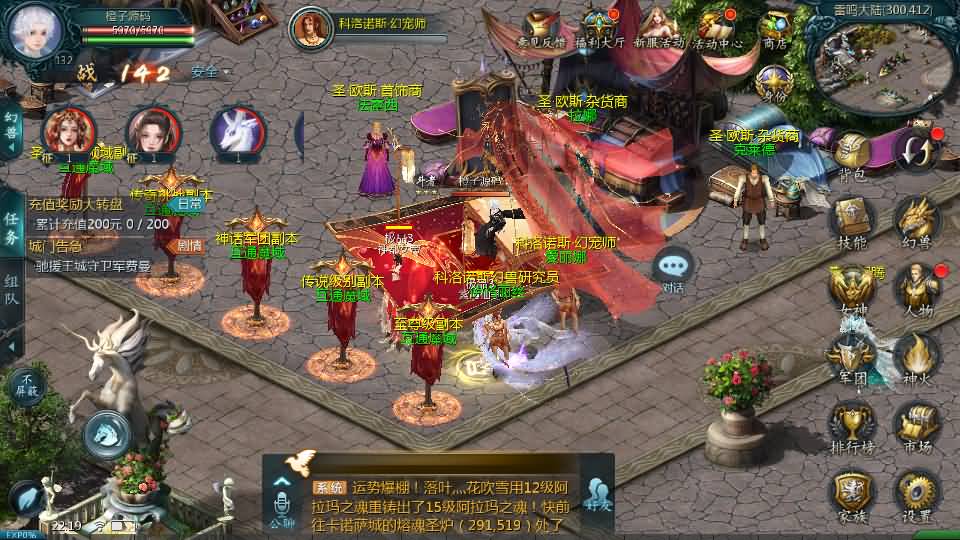
Task: Open the 意见反馈 feedback icon
Action: [x=541, y=28]
